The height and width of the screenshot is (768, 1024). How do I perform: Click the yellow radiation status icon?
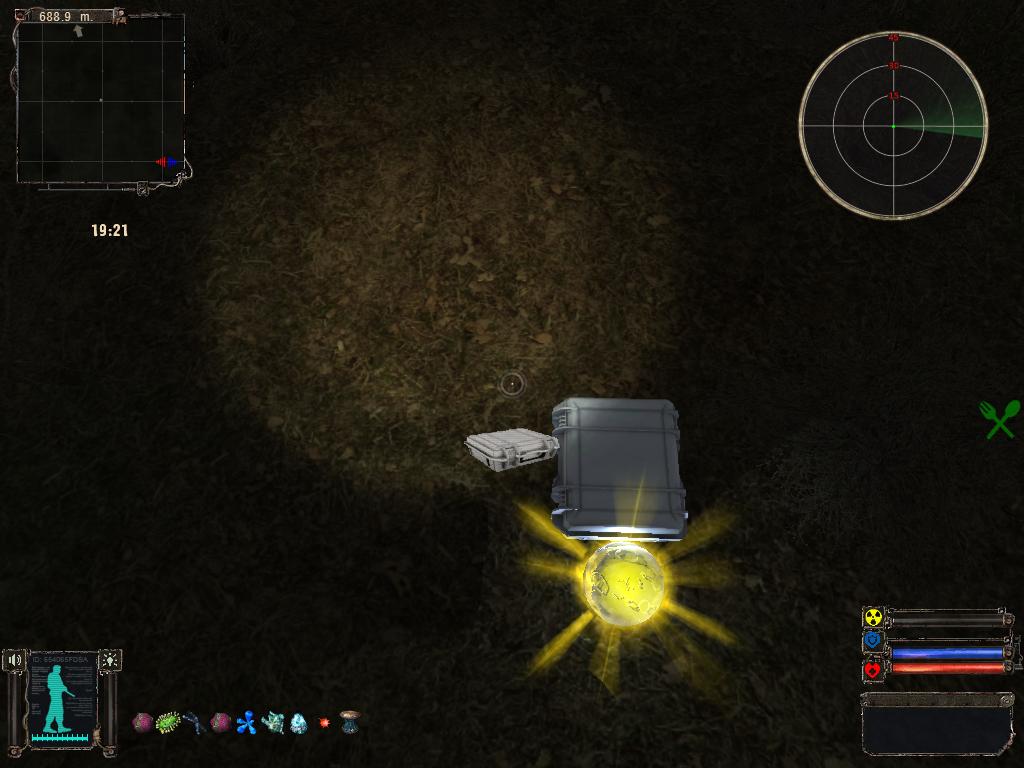coord(873,618)
